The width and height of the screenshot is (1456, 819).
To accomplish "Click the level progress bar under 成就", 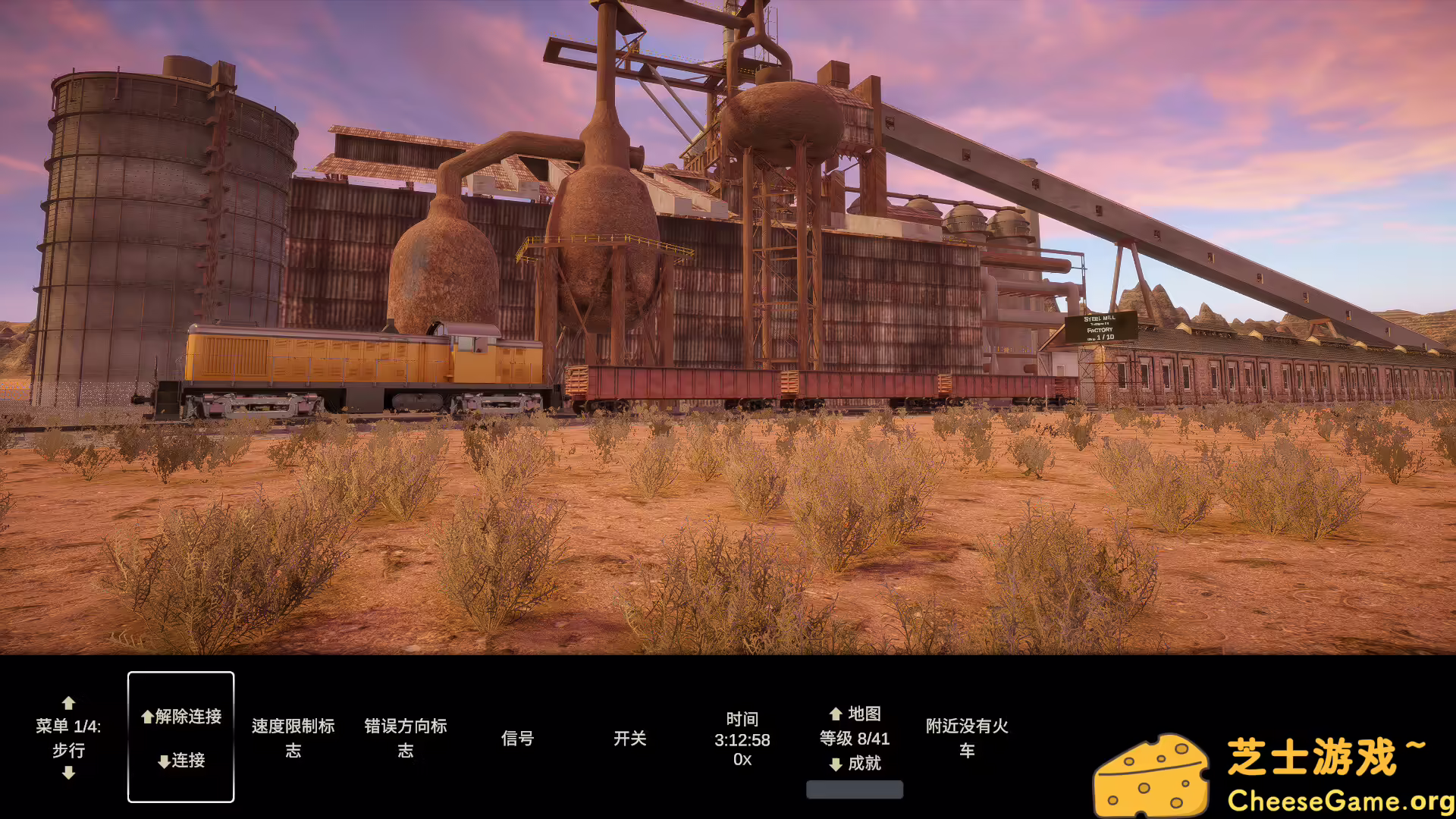I will [855, 789].
